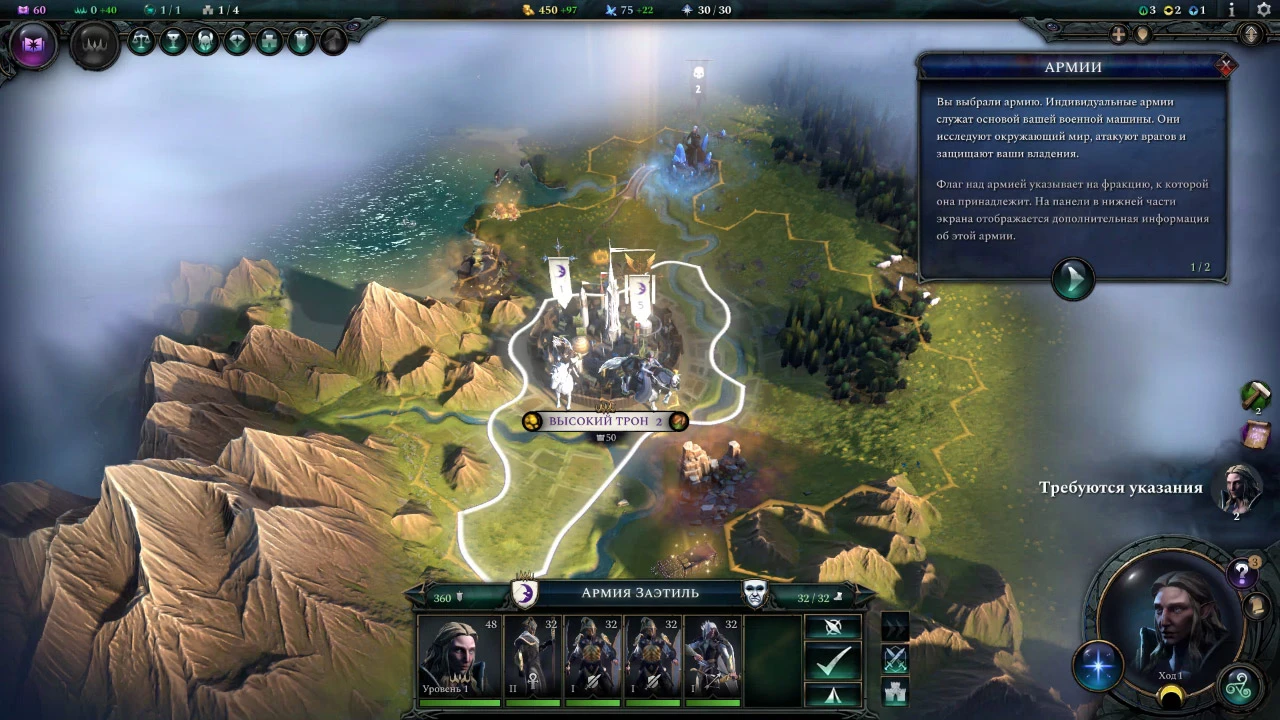Select the staff-wielding tier II unit
Image resolution: width=1280 pixels, height=720 pixels.
coord(532,658)
